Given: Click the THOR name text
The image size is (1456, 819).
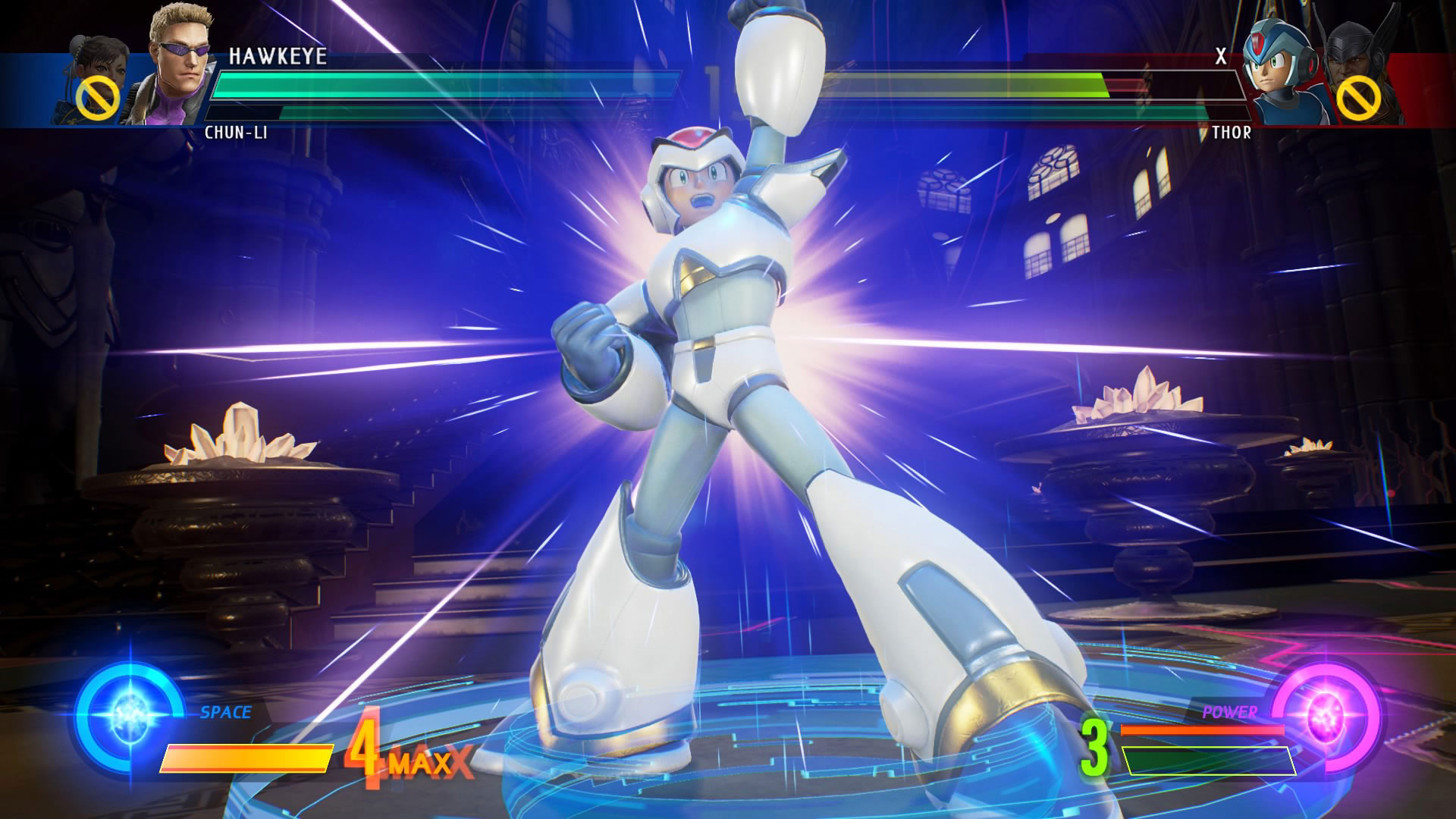Looking at the screenshot, I should coord(1232,133).
